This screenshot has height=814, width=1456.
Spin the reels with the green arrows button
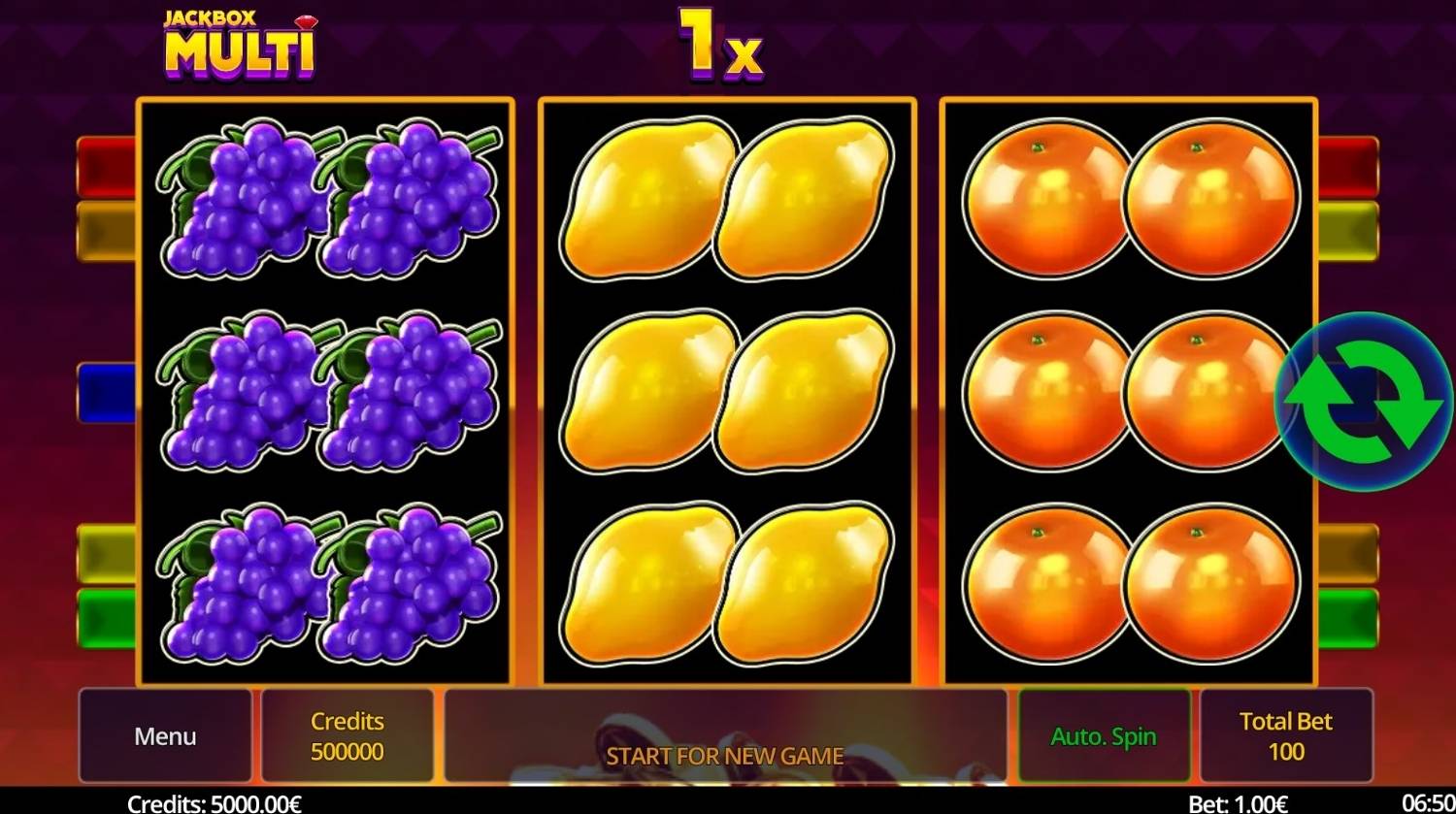tap(1363, 402)
